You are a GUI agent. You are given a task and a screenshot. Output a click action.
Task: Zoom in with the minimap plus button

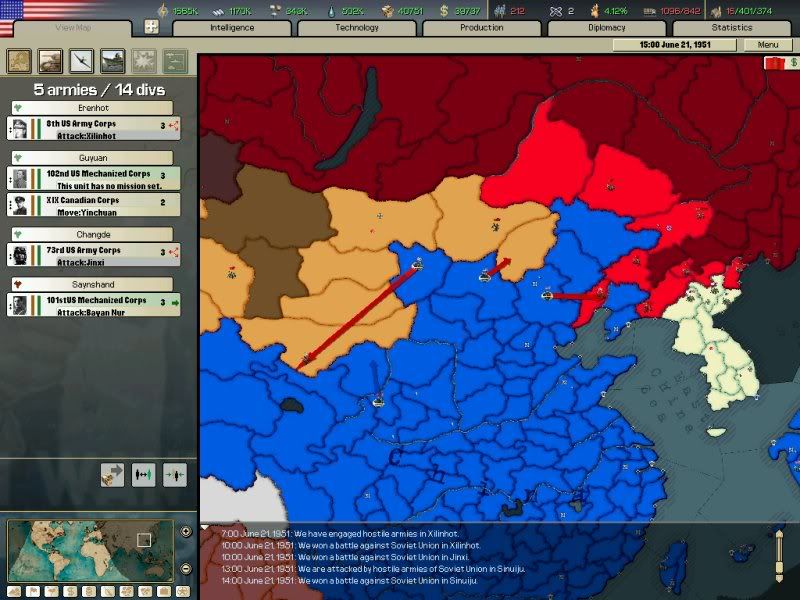186,531
